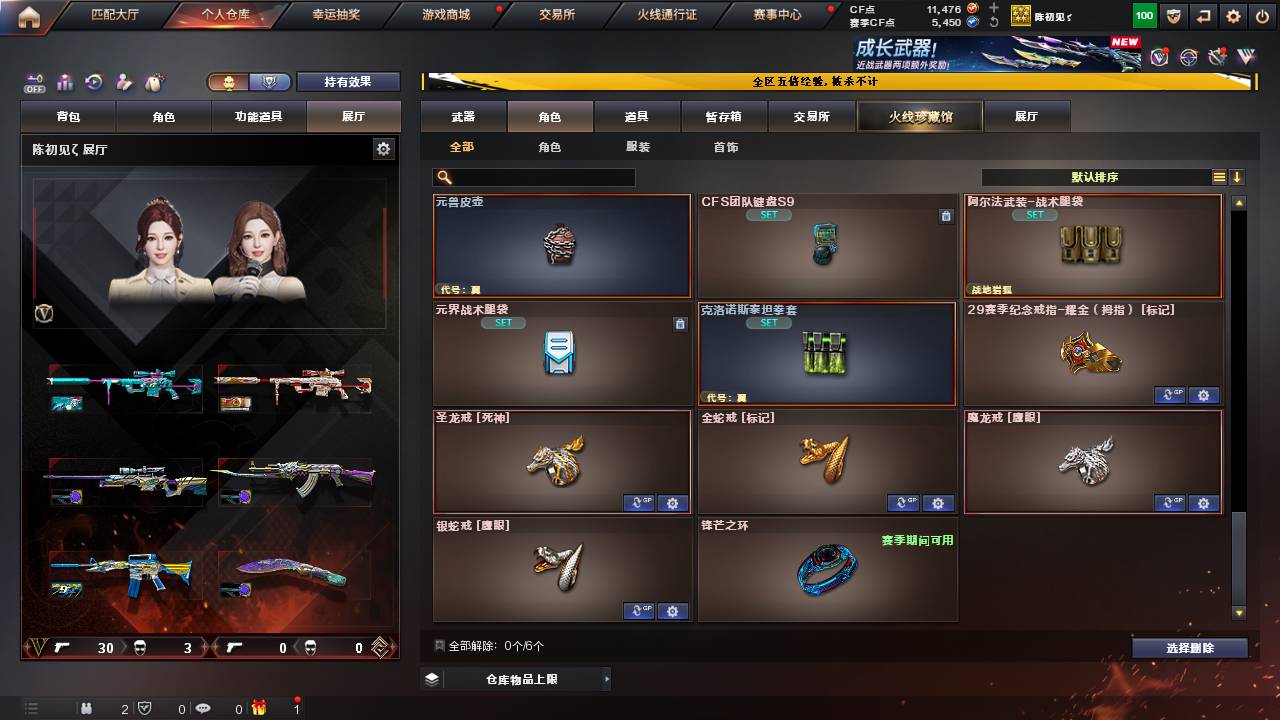Click the chat bubble icon in the bottom bar
Screen dimensions: 1280x720
203,709
